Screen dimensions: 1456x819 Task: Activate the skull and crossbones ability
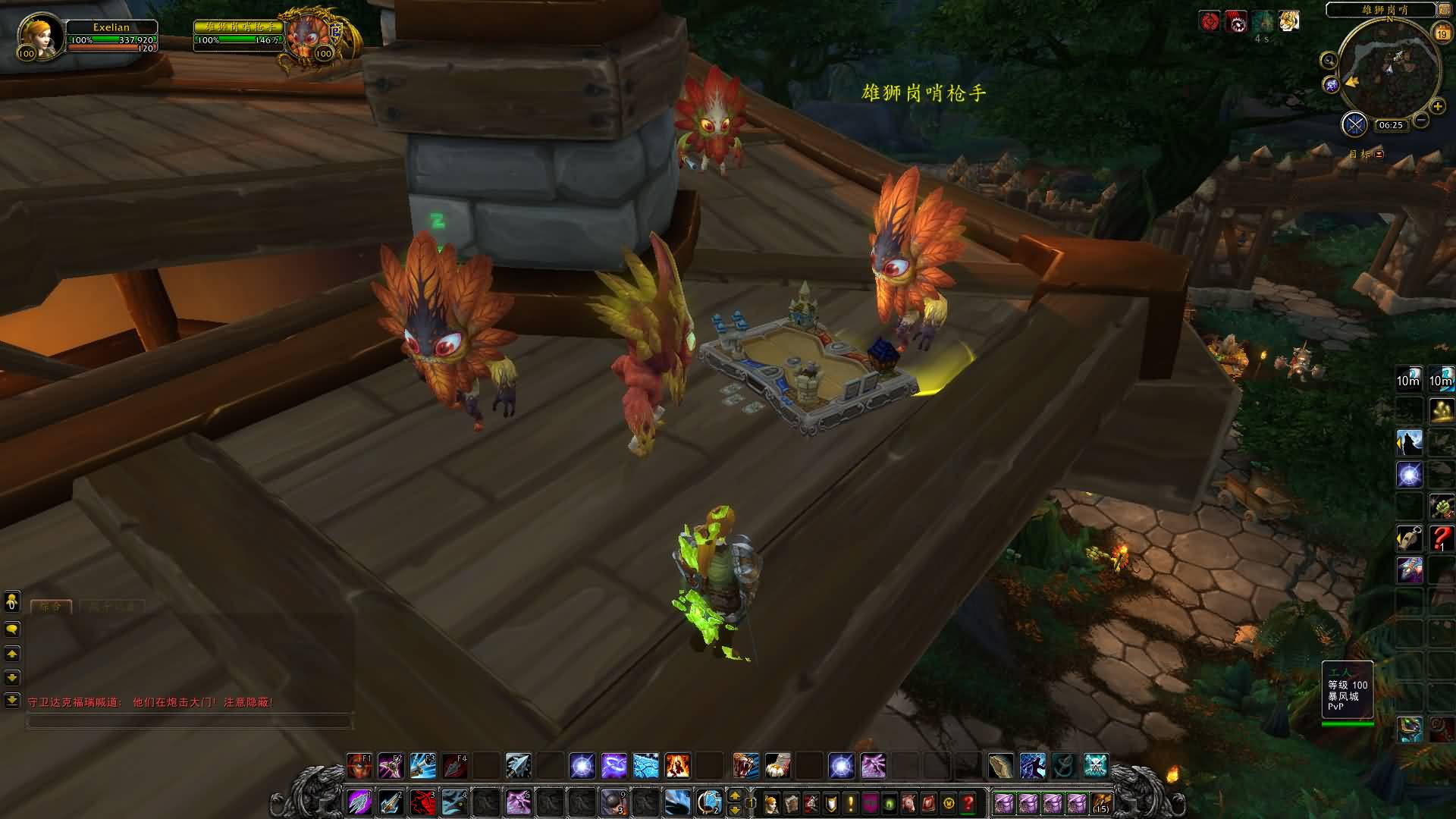click(1095, 766)
